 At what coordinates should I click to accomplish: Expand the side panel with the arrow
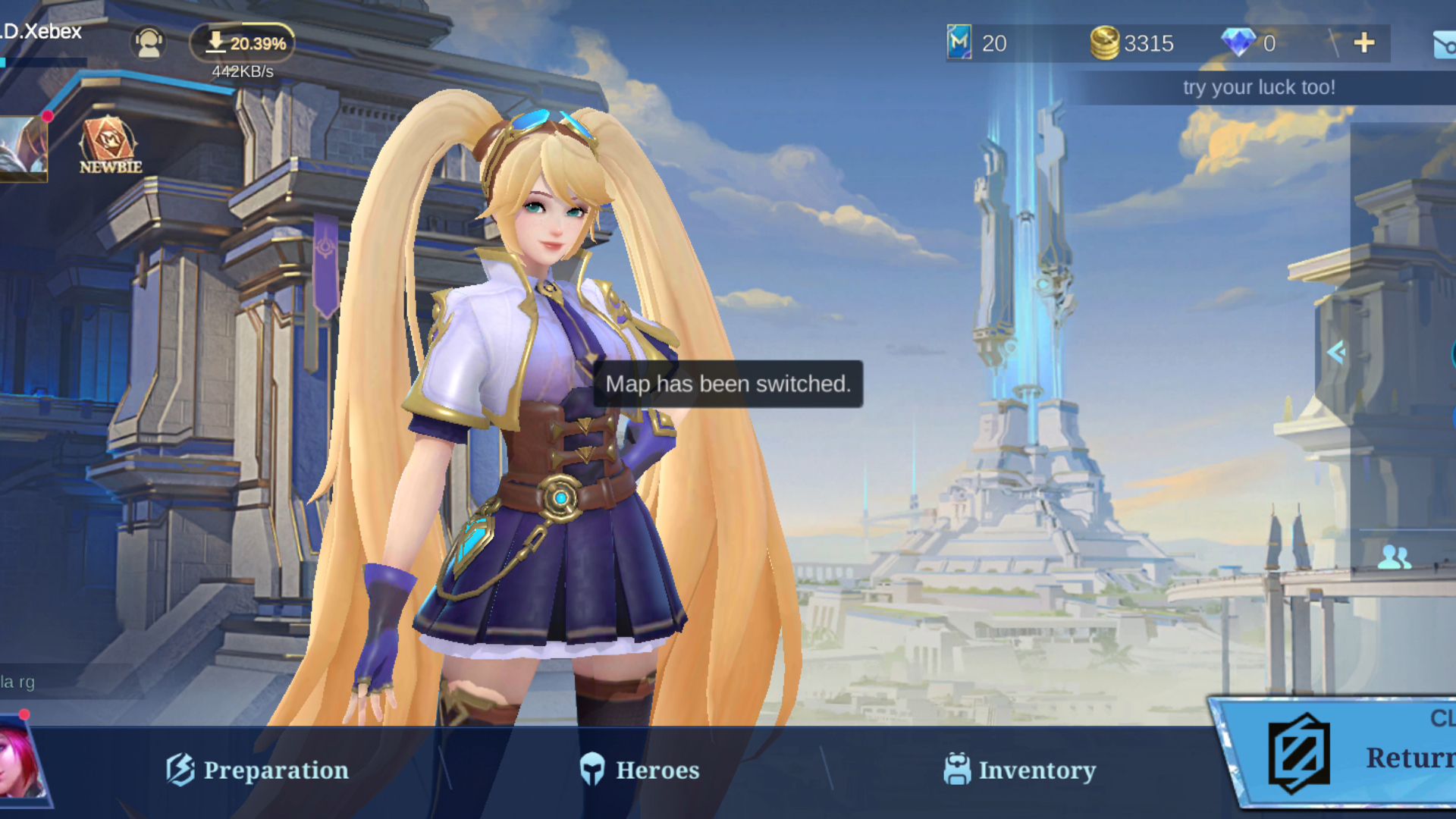coord(1336,352)
